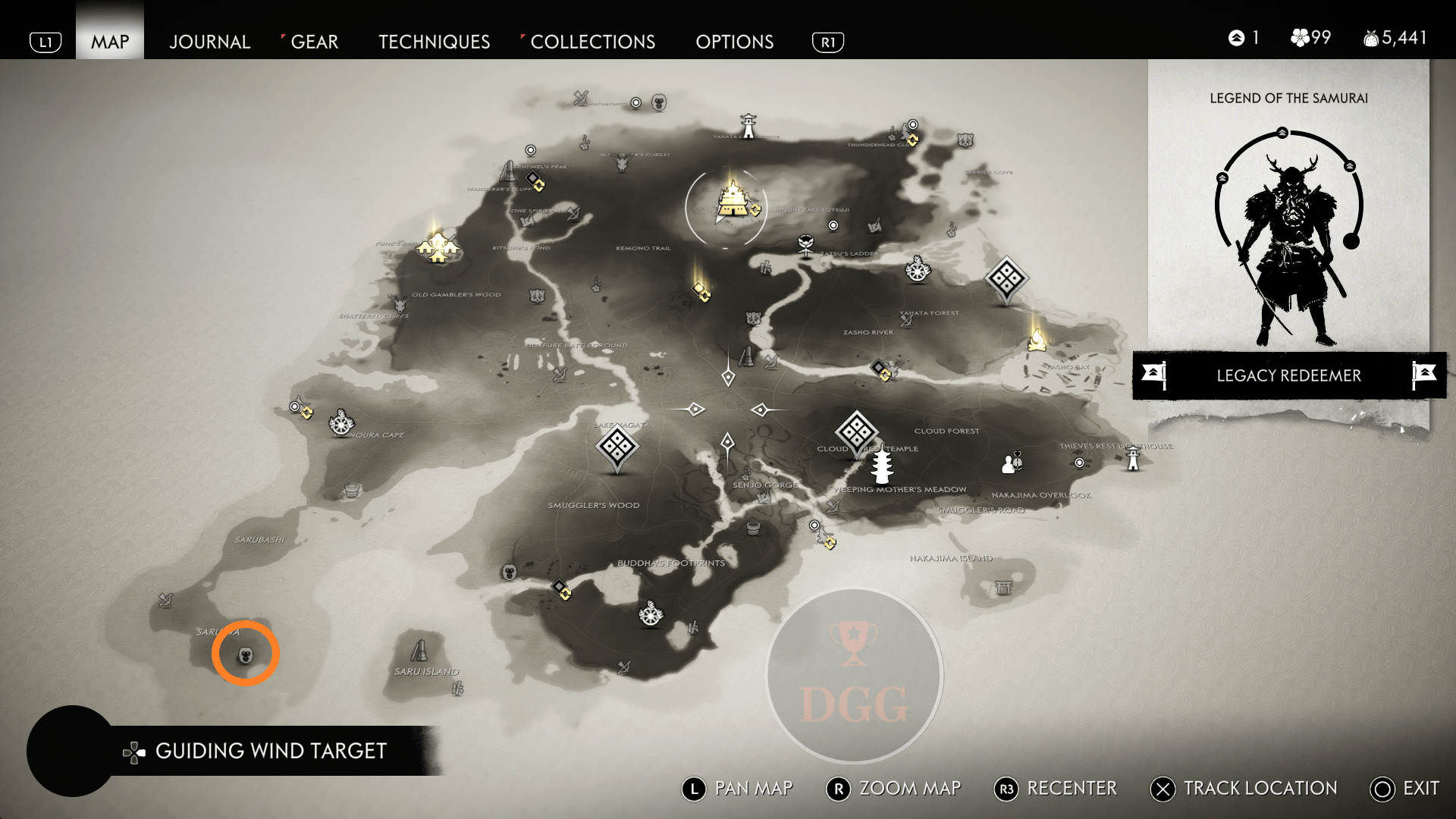This screenshot has width=1456, height=819.
Task: Select the diamond marker above Yahata Forest
Action: (x=1006, y=278)
